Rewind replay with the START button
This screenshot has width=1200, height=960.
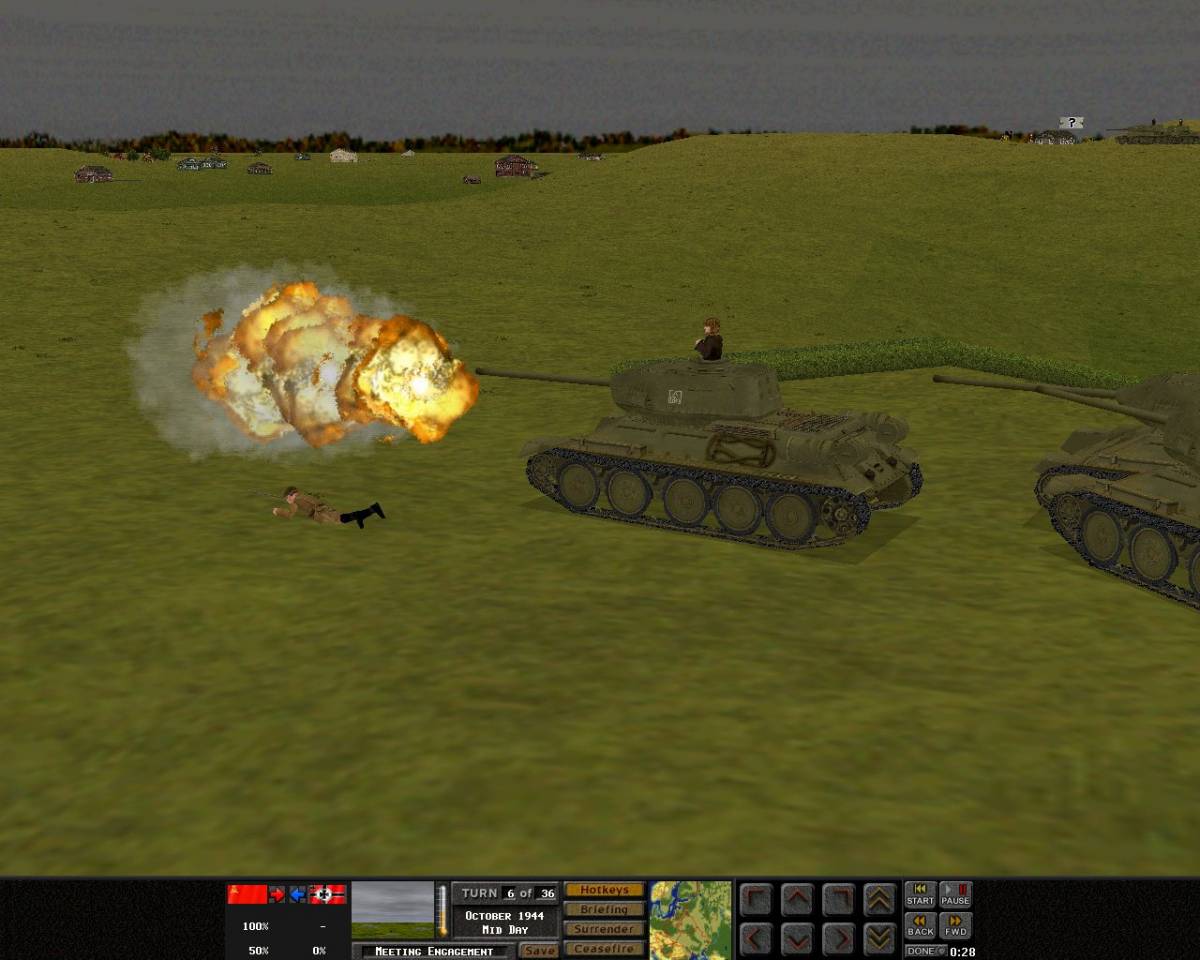click(920, 895)
